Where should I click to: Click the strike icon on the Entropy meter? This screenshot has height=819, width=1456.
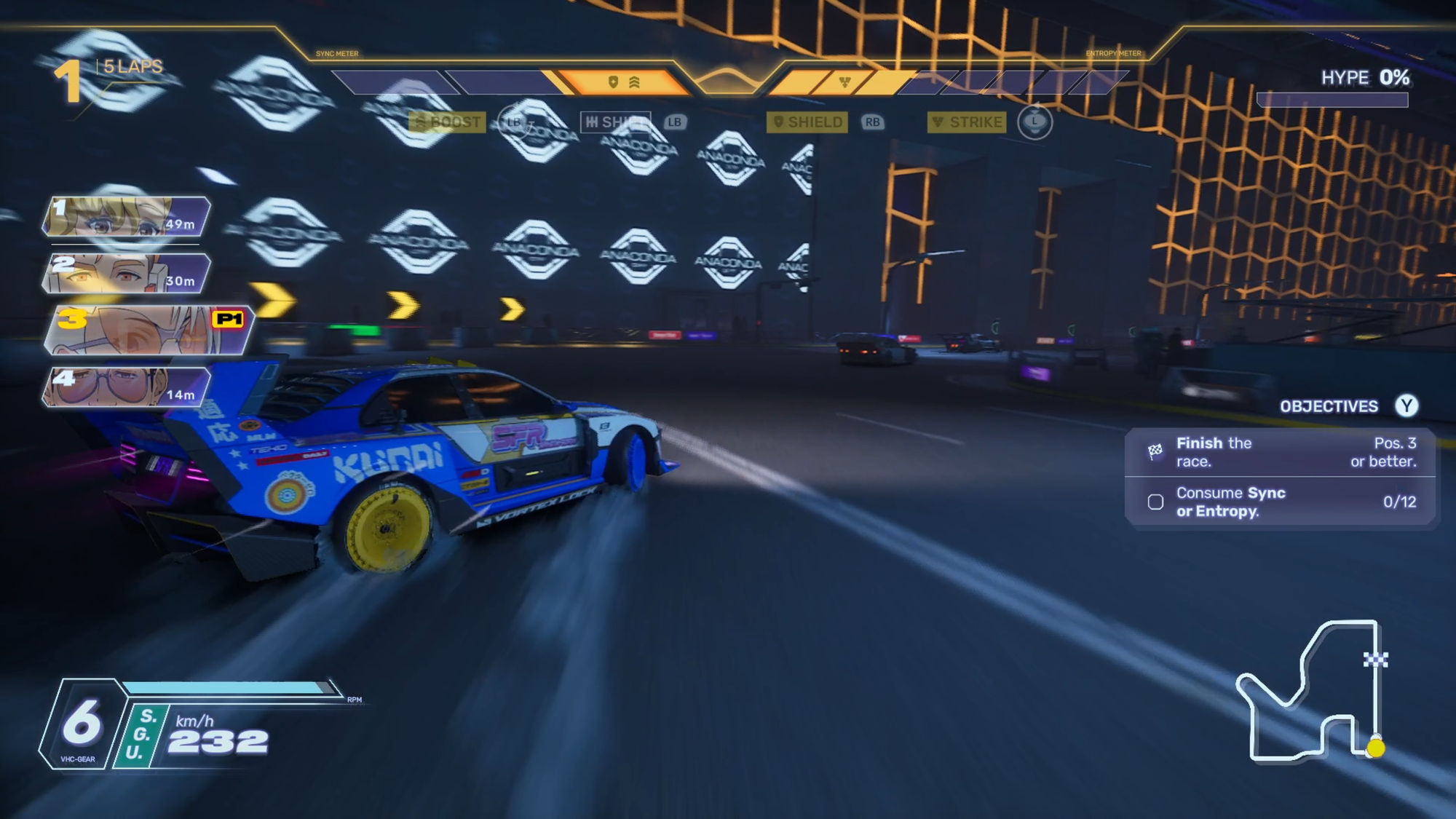[844, 82]
